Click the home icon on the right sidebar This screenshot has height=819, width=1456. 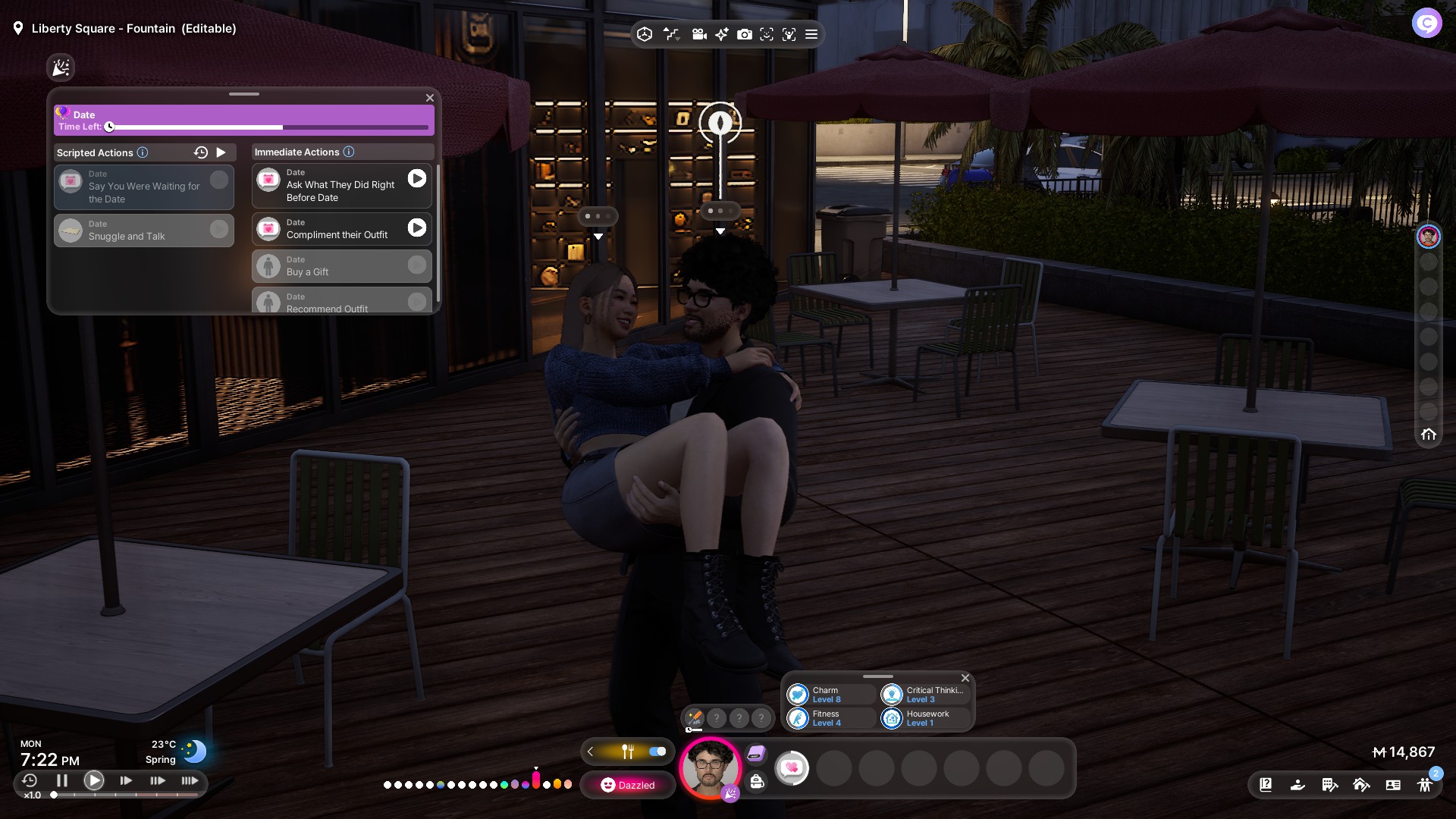(1429, 435)
